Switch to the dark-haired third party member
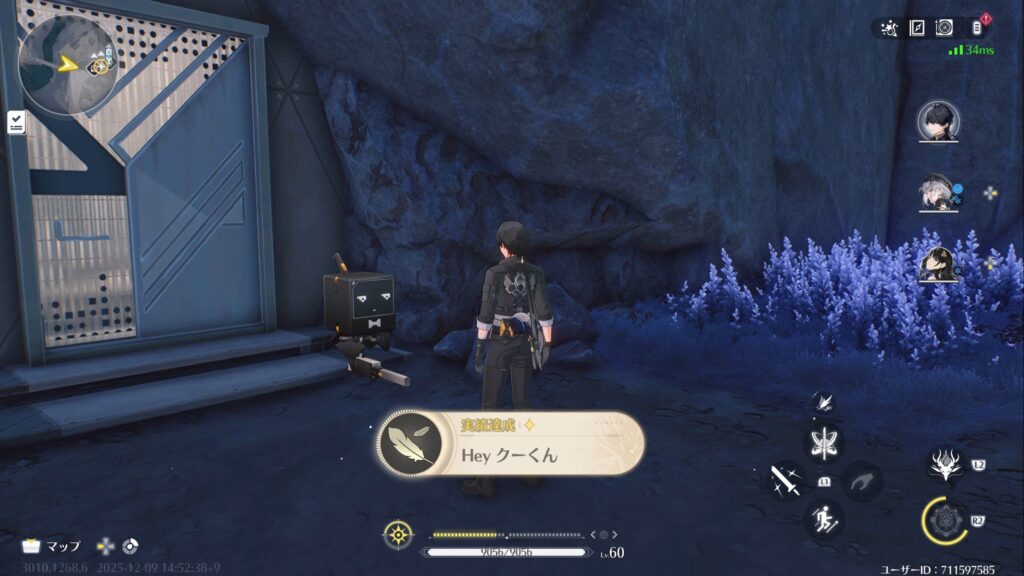This screenshot has height=576, width=1024. pyautogui.click(x=938, y=263)
